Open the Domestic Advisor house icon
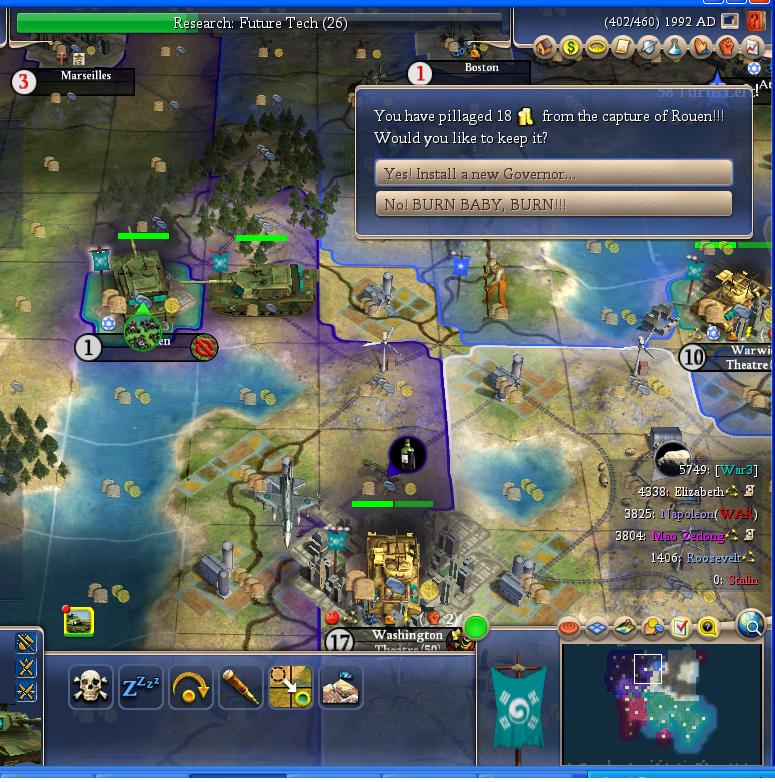The width and height of the screenshot is (775, 782). click(545, 47)
